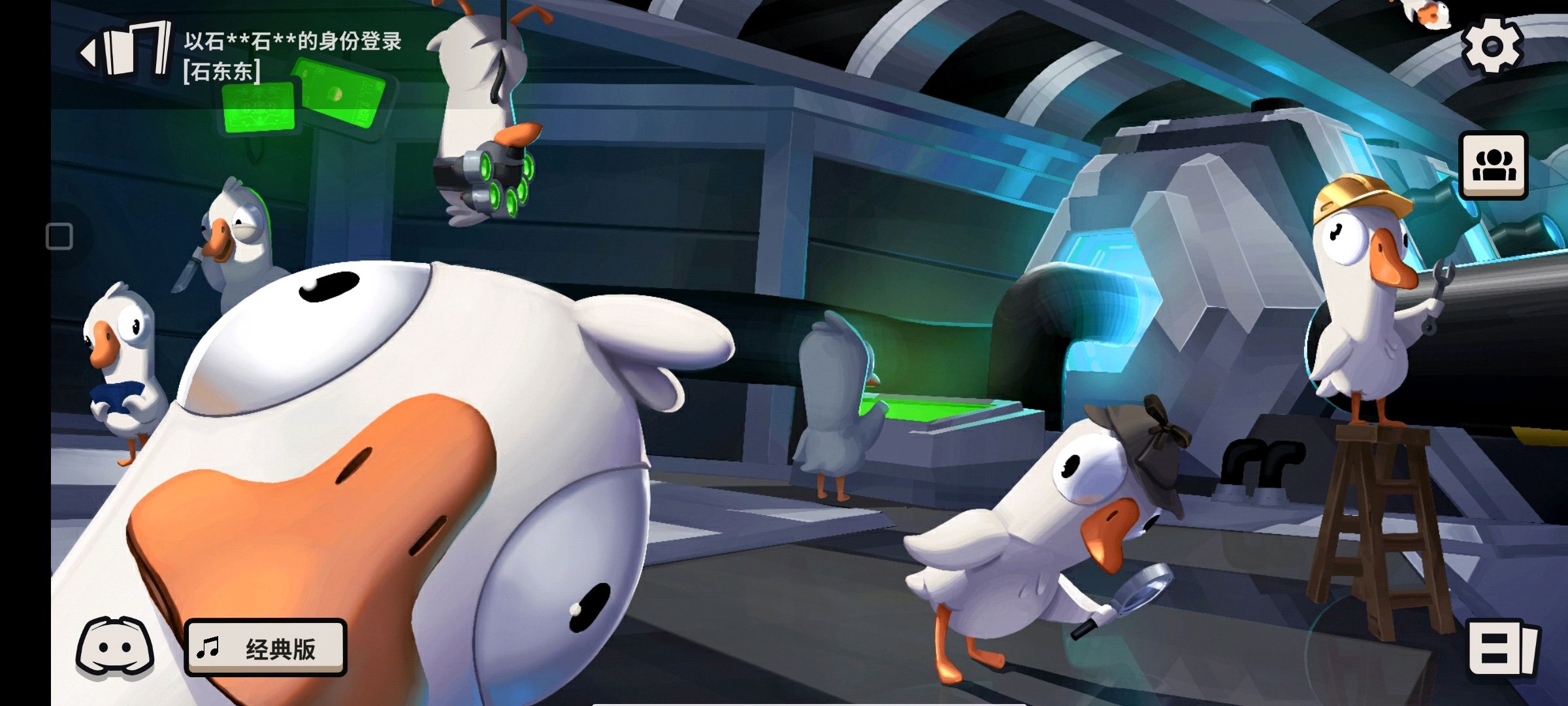
Task: Open the Discord link icon
Action: (x=115, y=647)
